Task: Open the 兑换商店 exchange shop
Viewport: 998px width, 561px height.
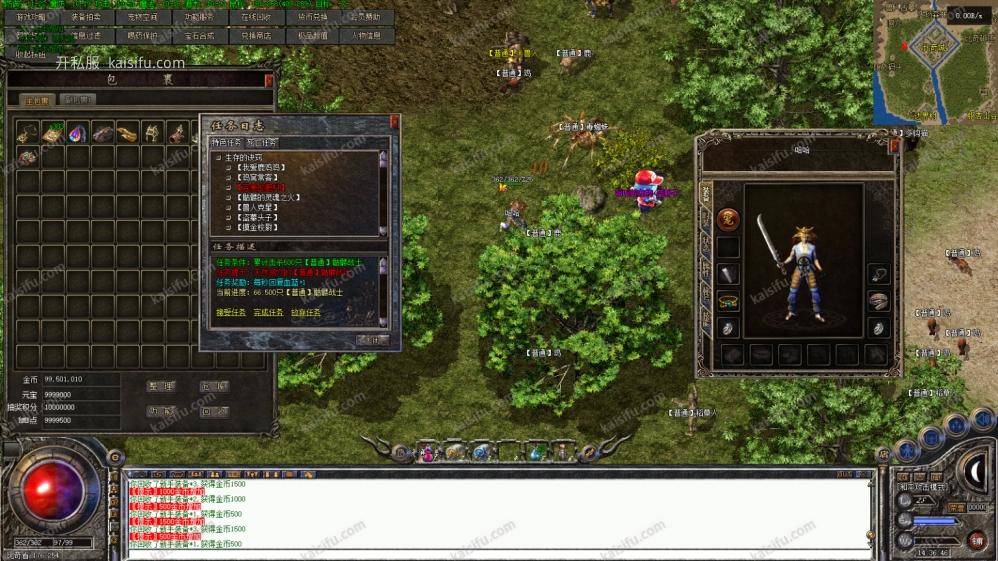Action: [255, 36]
